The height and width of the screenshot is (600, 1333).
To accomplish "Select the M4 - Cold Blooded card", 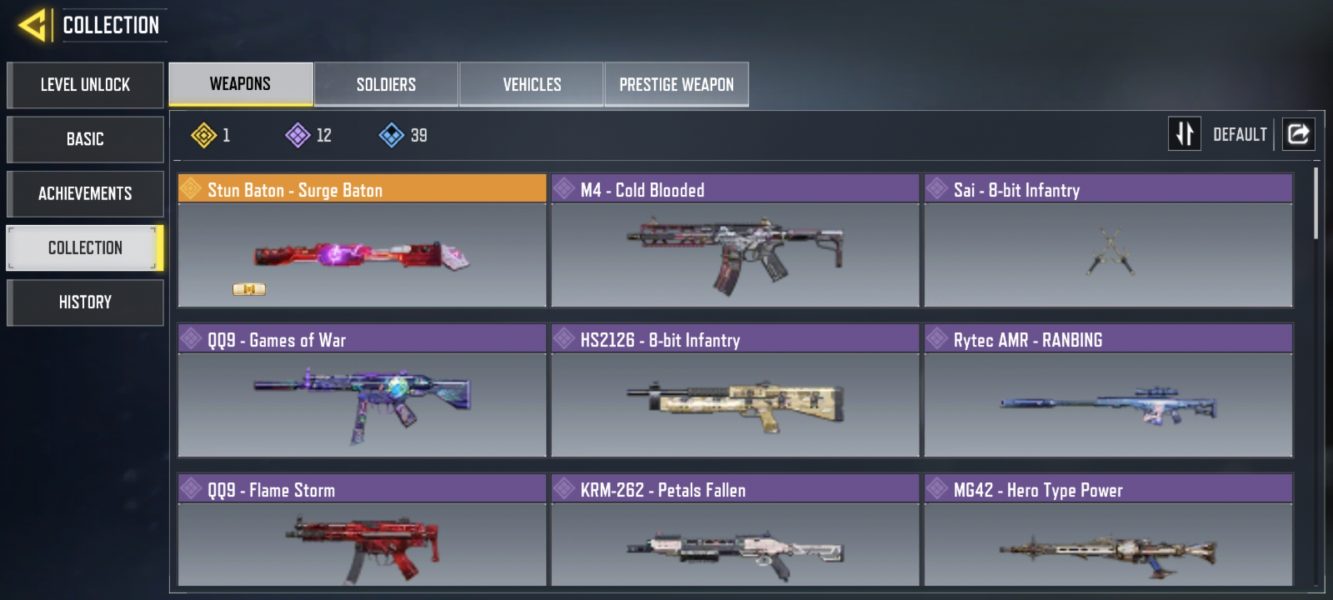I will click(735, 242).
